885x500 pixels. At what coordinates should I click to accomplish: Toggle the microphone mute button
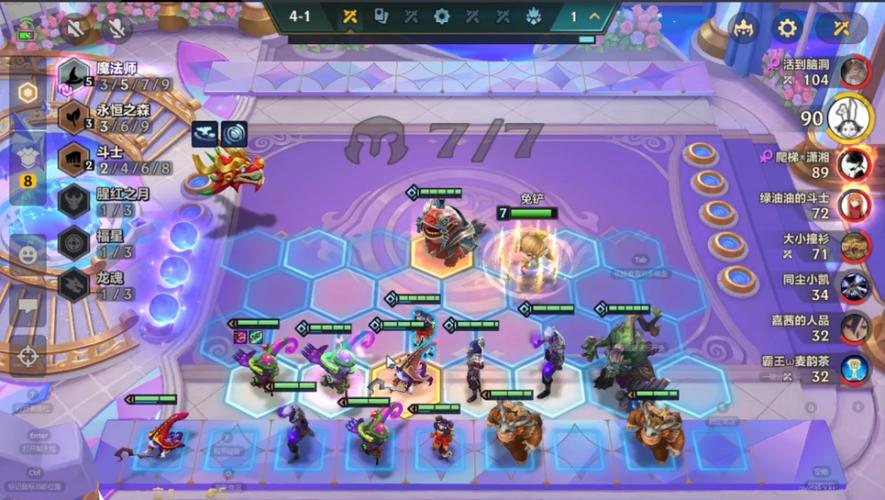pyautogui.click(x=116, y=29)
